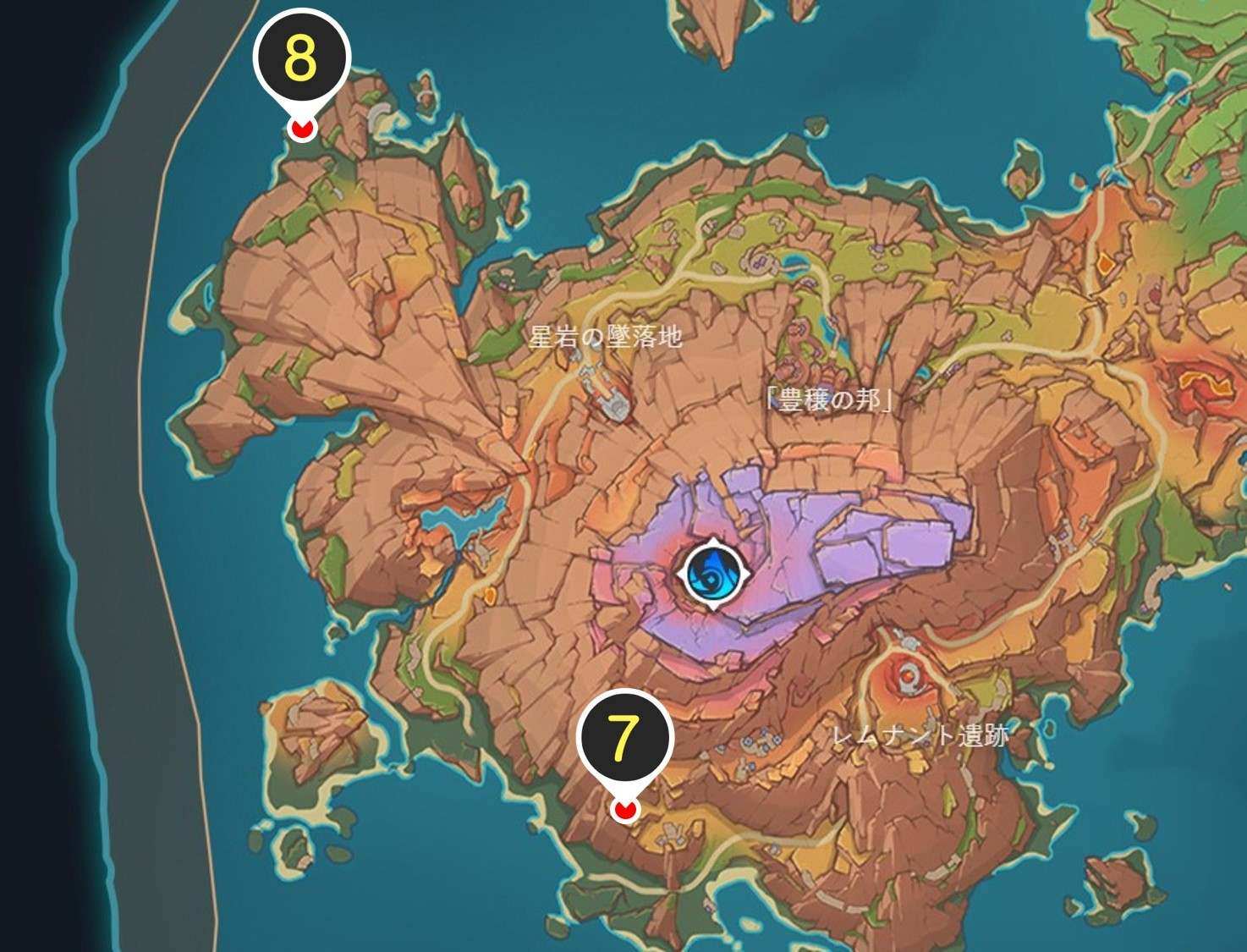Click the blue swirl domain icon
The image size is (1247, 952).
coord(713,575)
